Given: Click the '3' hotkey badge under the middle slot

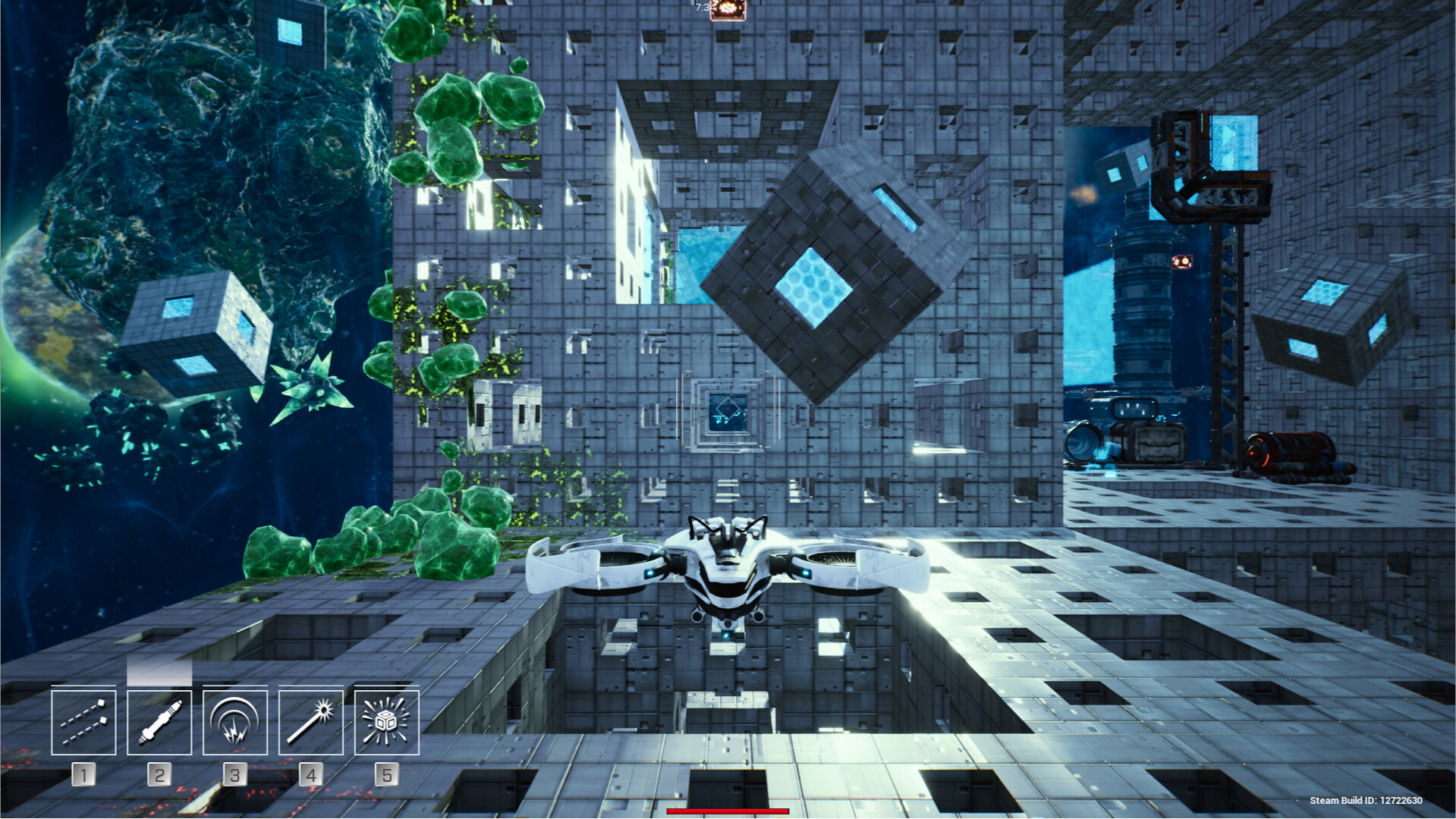Looking at the screenshot, I should point(234,775).
